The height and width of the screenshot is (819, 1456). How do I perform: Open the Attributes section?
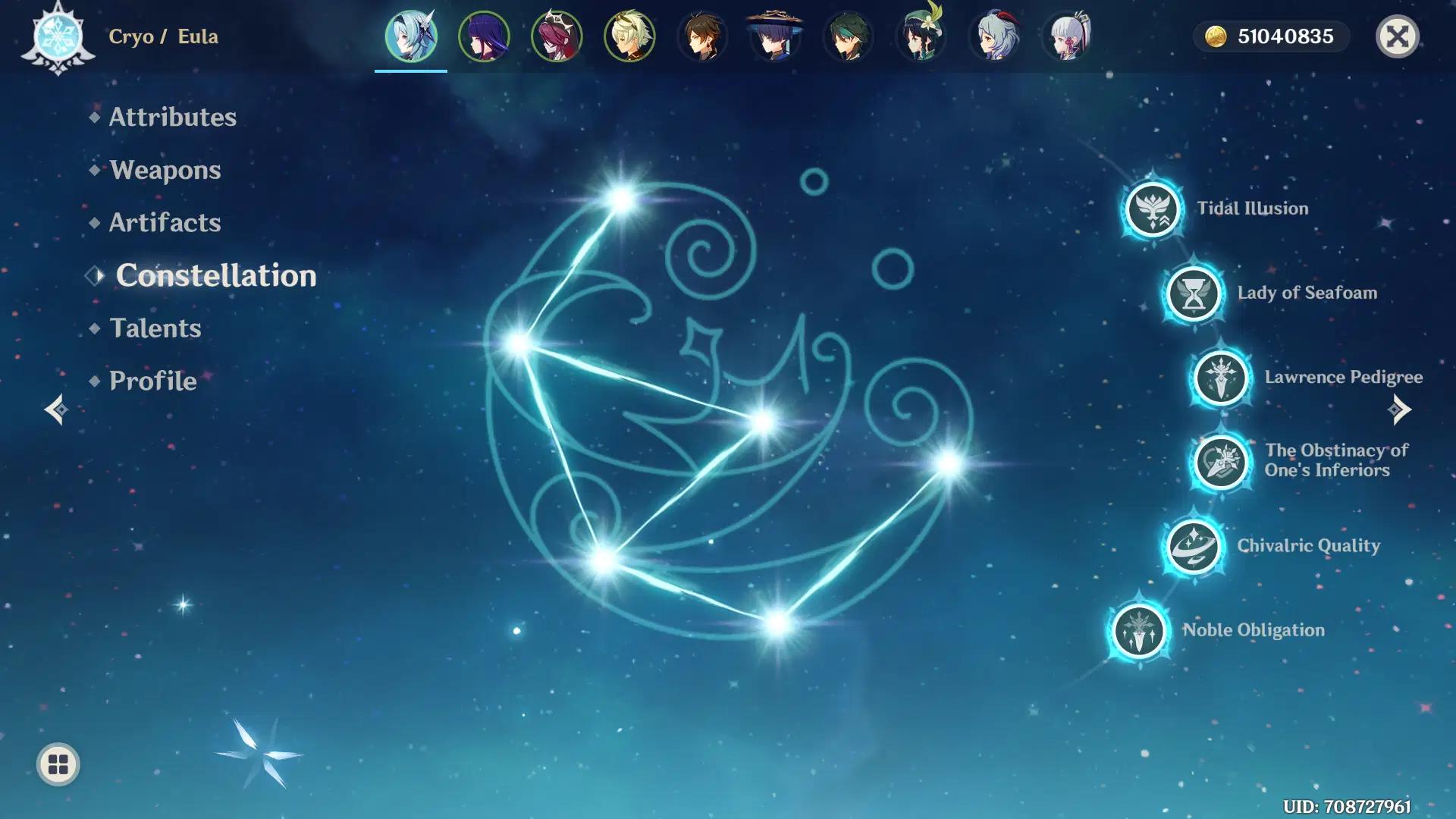(x=172, y=117)
